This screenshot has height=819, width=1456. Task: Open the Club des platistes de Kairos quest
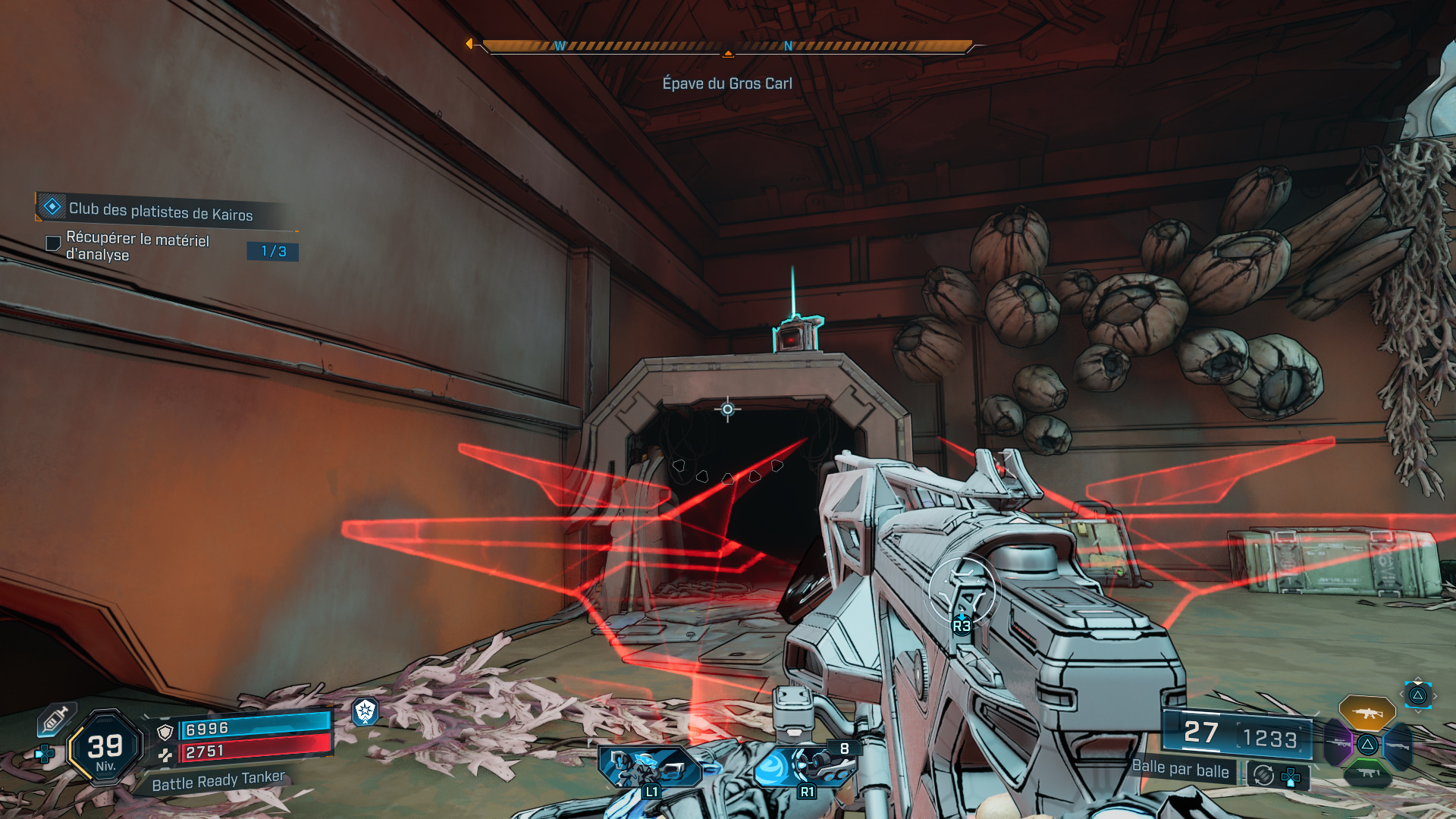[160, 210]
